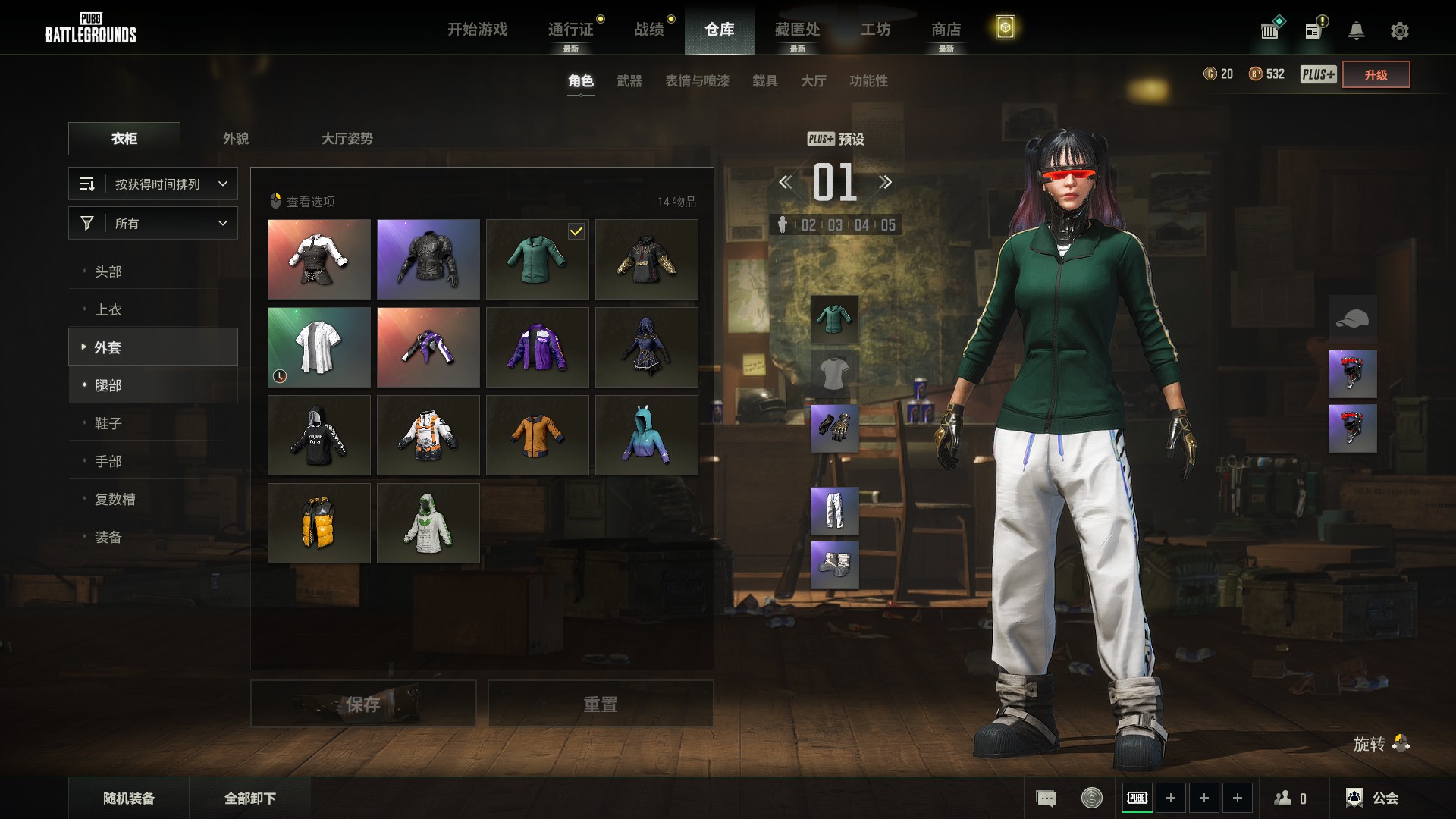Viewport: 1456px width, 819px height.
Task: Click the 重置 reset button
Action: coord(600,704)
